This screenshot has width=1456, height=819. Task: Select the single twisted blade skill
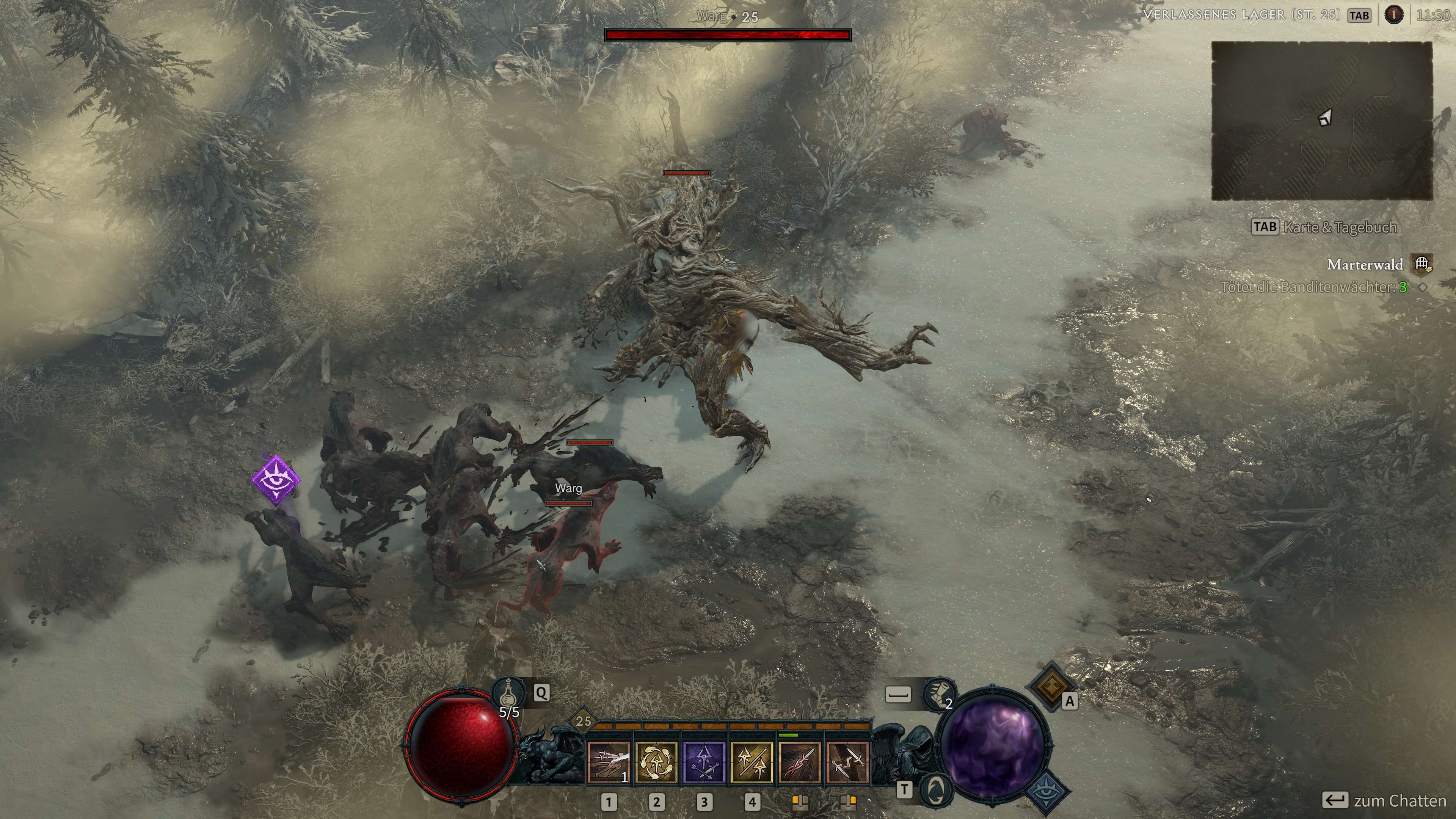tap(799, 763)
